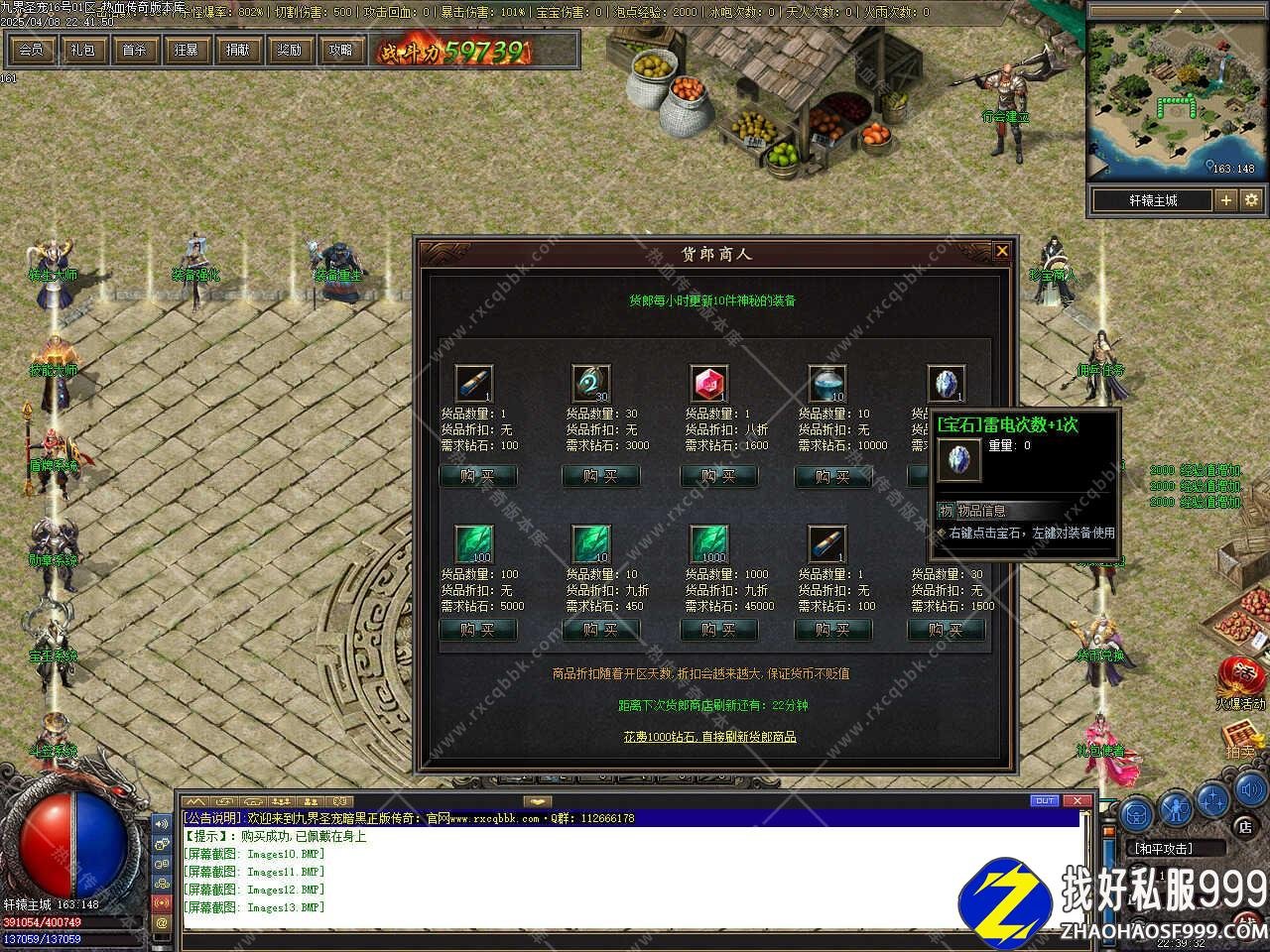Open the 礼包 gift pack menu

coord(82,49)
